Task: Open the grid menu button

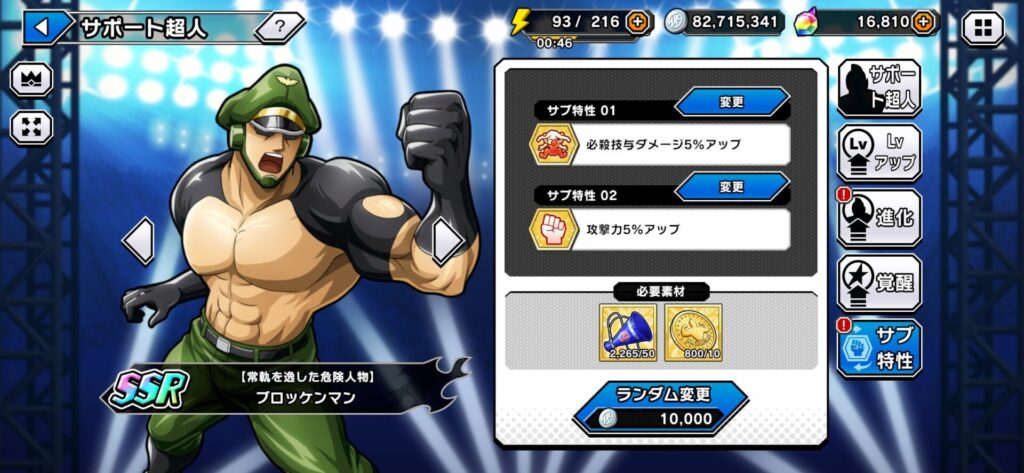Action: coord(981,27)
